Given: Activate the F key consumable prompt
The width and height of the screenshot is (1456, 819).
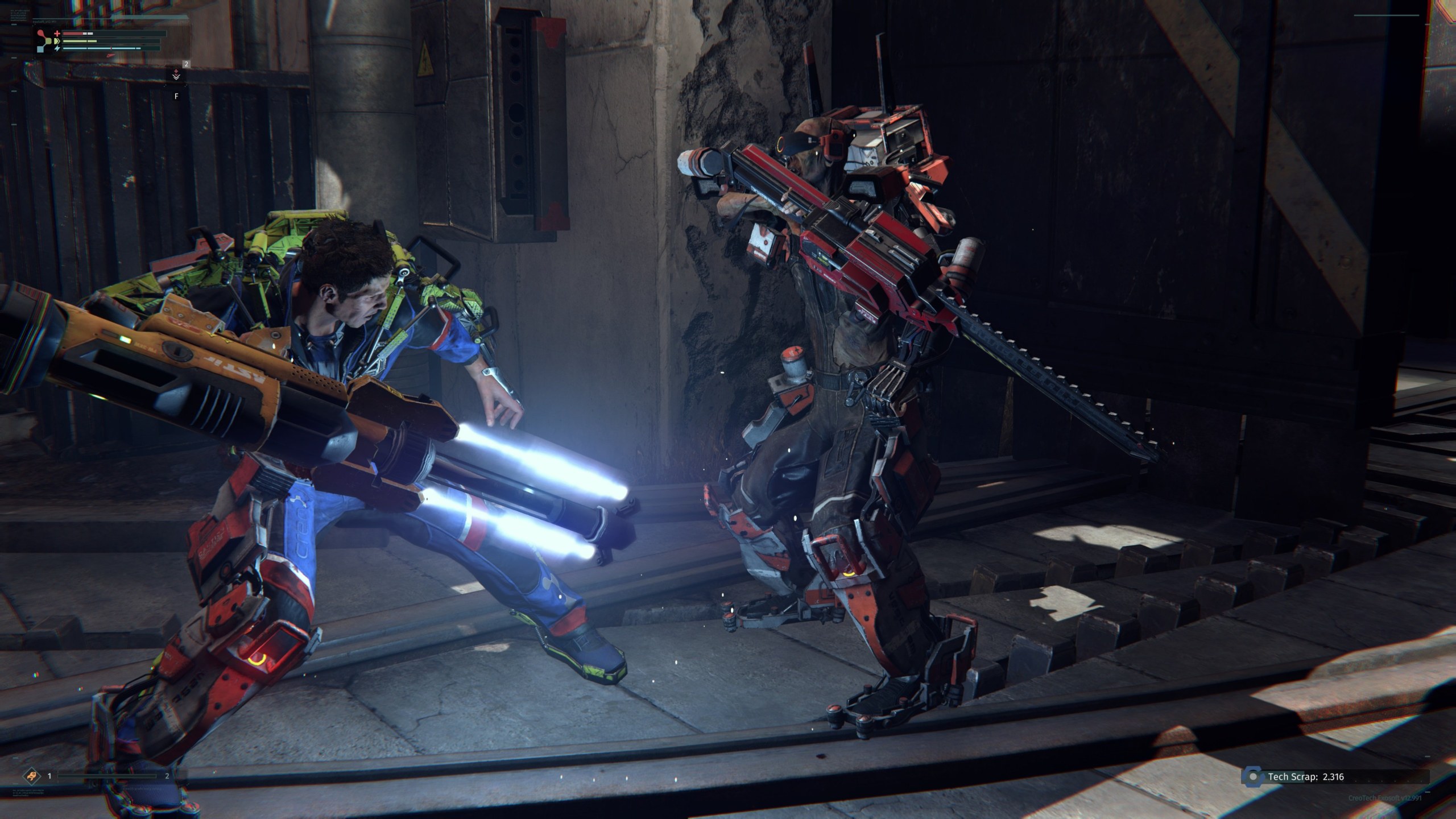Looking at the screenshot, I should (176, 96).
